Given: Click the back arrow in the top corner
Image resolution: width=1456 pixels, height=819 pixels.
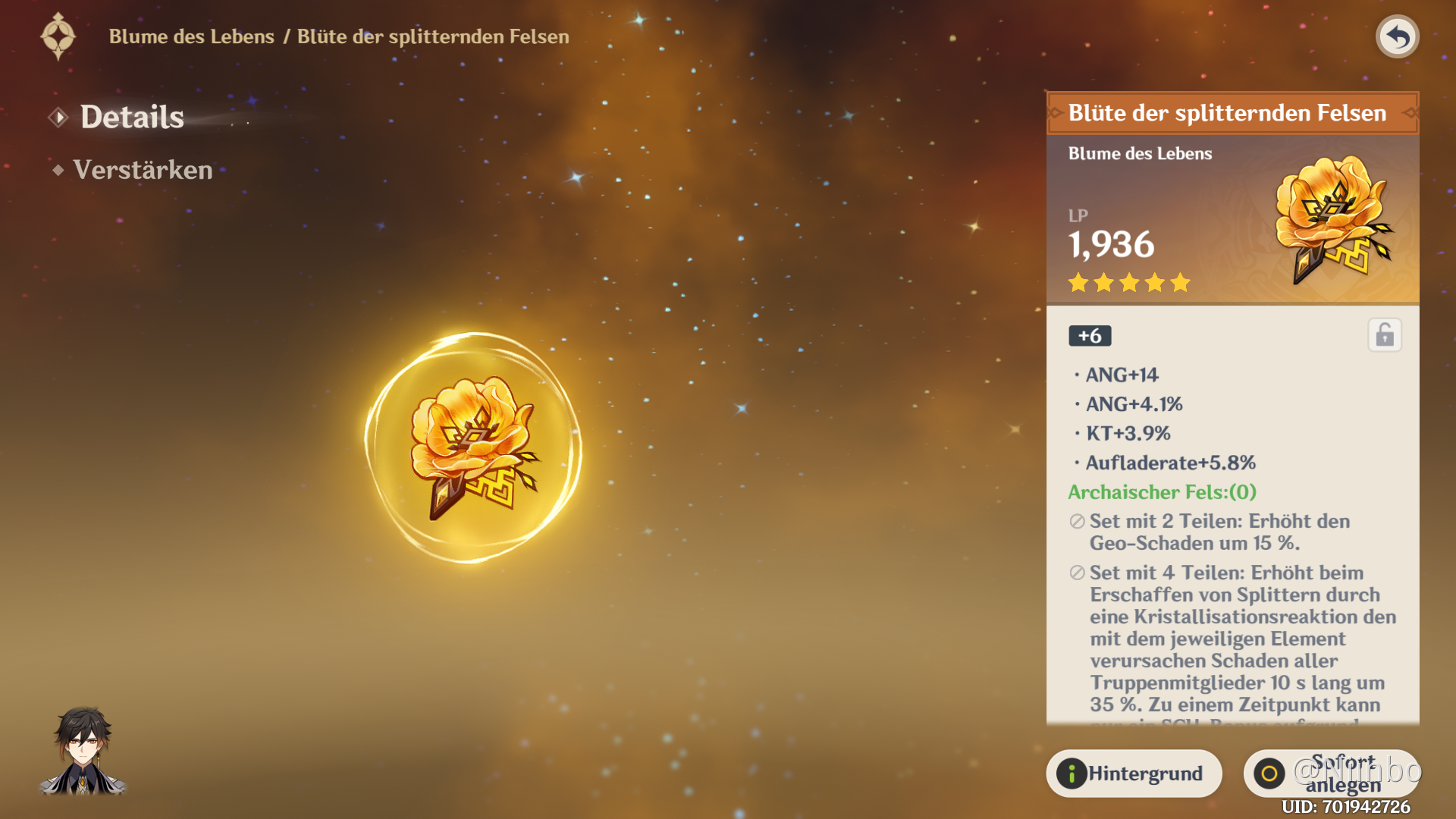Looking at the screenshot, I should (1398, 36).
